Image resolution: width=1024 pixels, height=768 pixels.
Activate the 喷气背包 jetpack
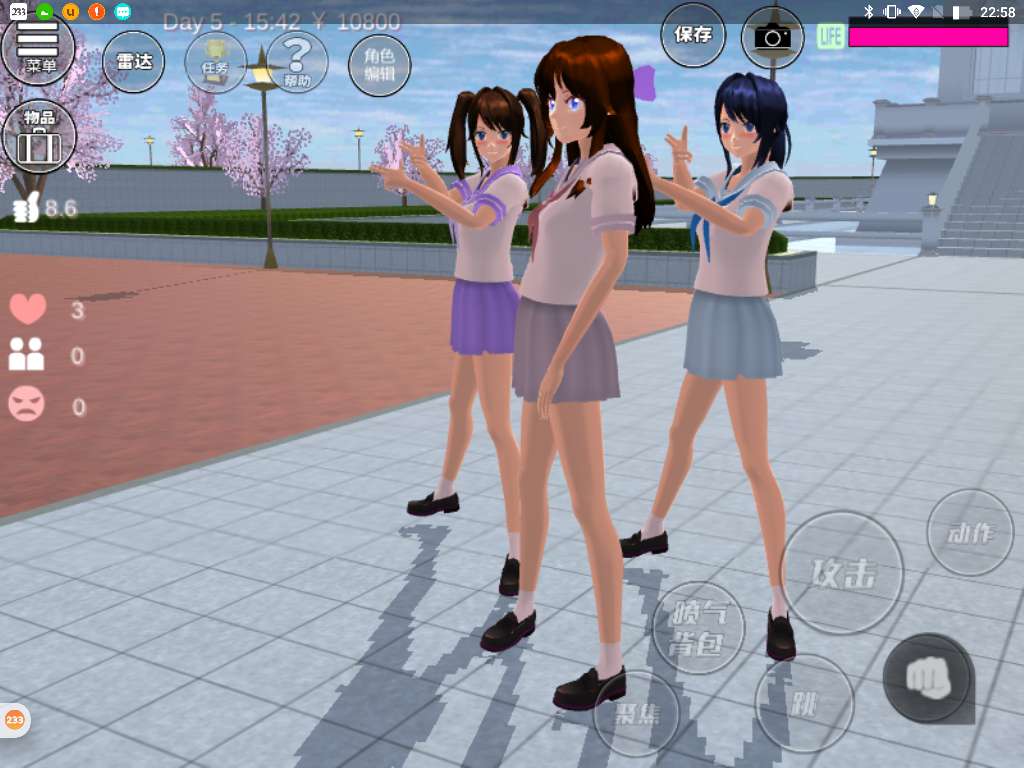coord(699,629)
